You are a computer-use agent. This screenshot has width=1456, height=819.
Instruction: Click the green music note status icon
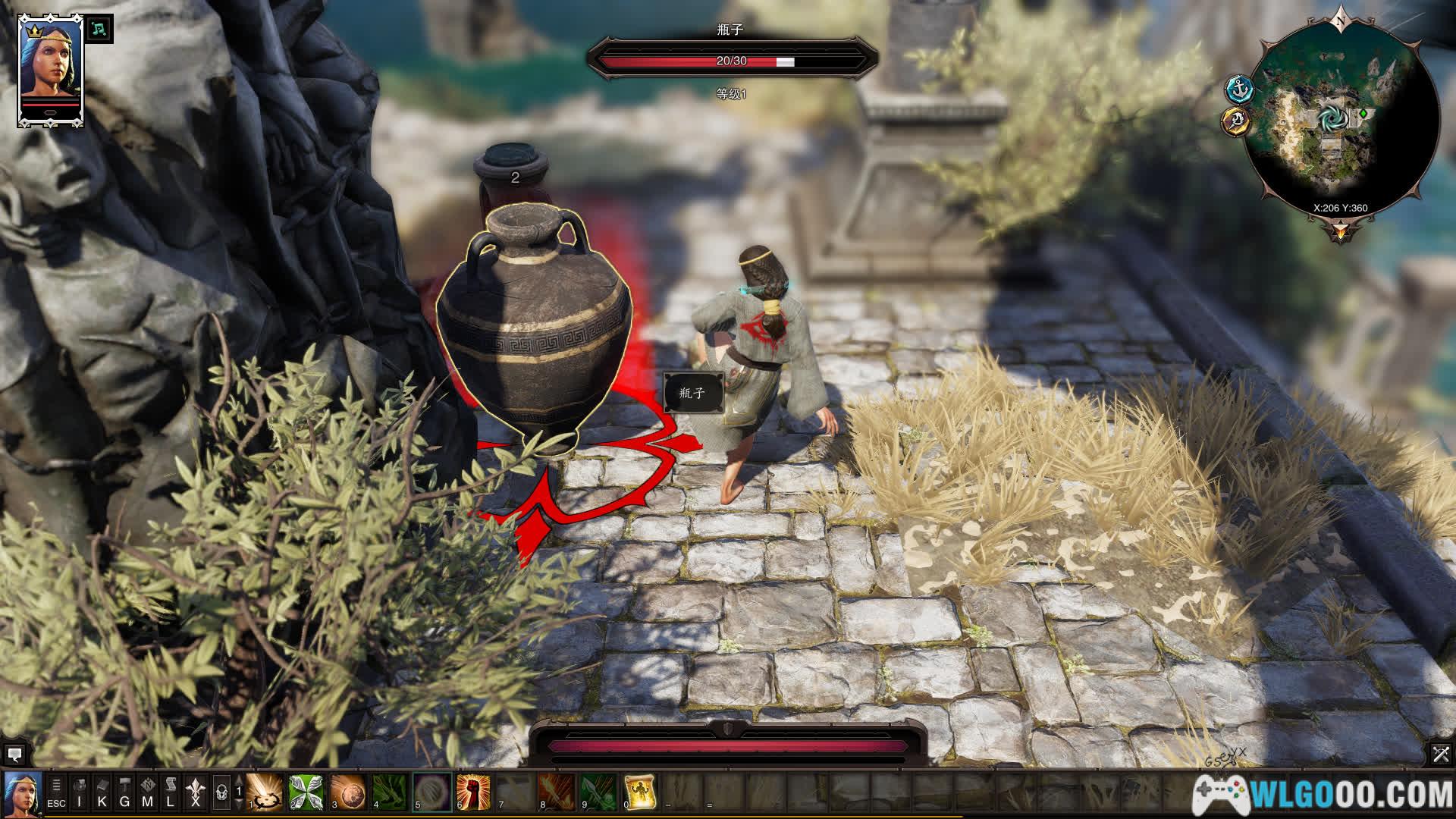coord(99,29)
